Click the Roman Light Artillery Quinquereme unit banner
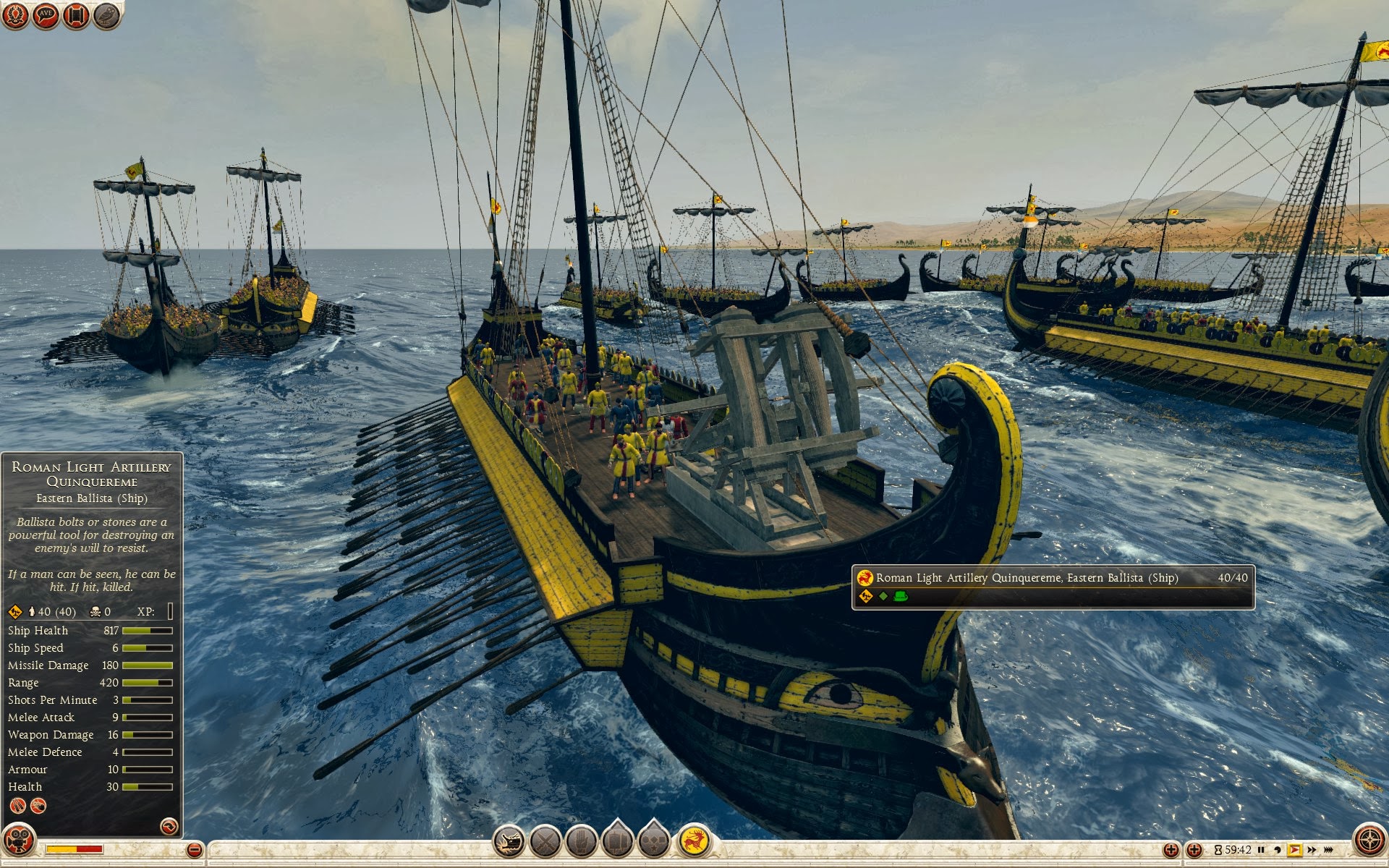 (1053, 587)
